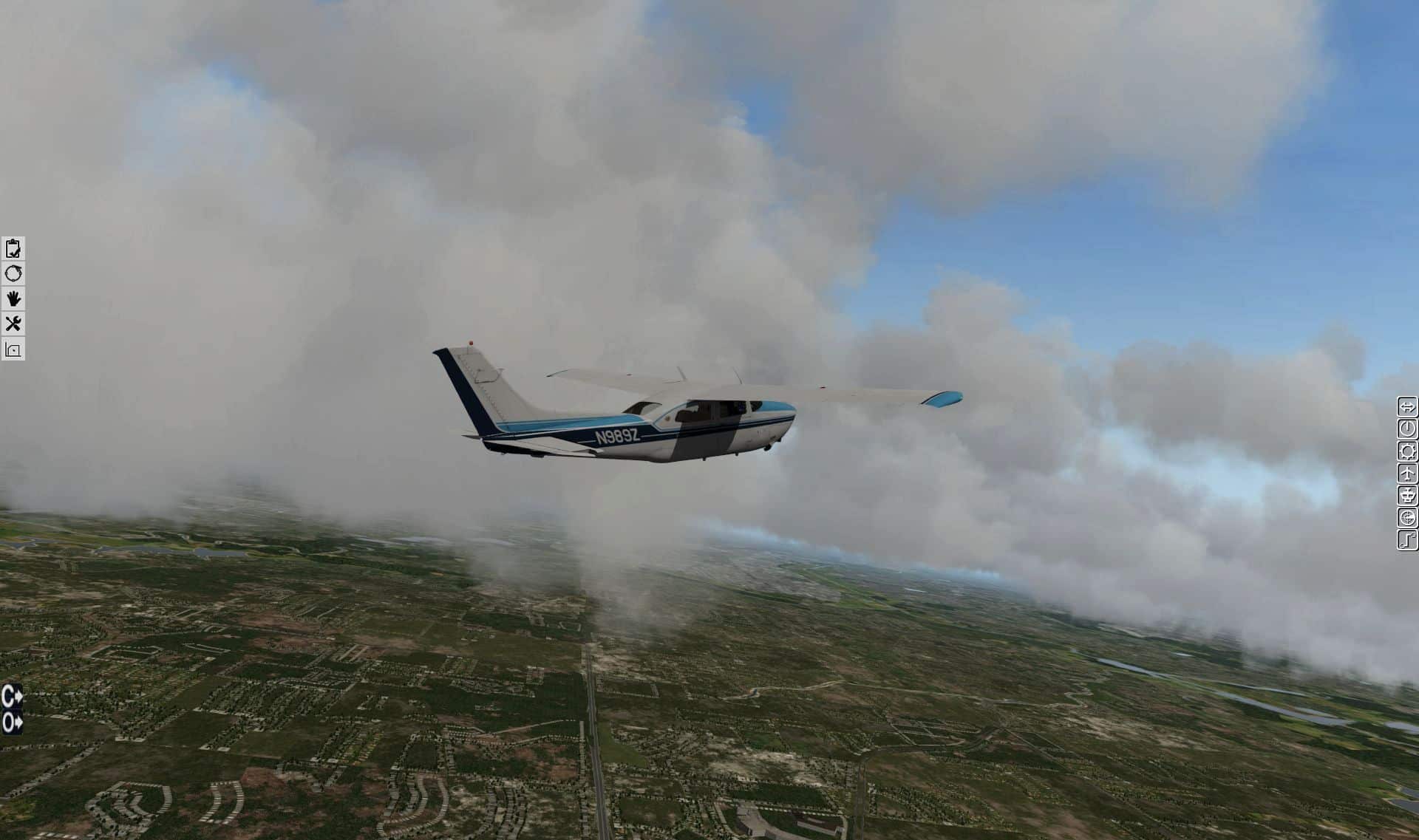Open the clock icon in right toolbar
1419x840 pixels.
coord(1407,428)
